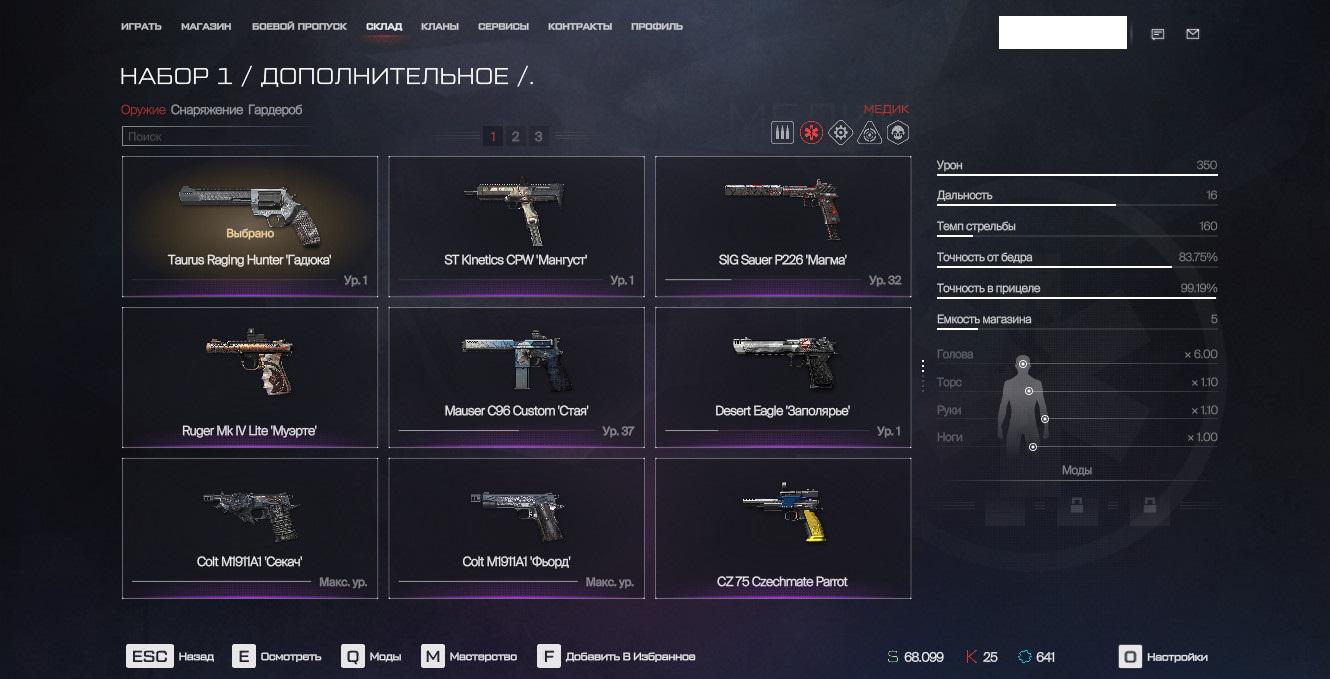Select the Mauser C96 Custom 'Стая'
1330x679 pixels.
pyautogui.click(x=516, y=378)
